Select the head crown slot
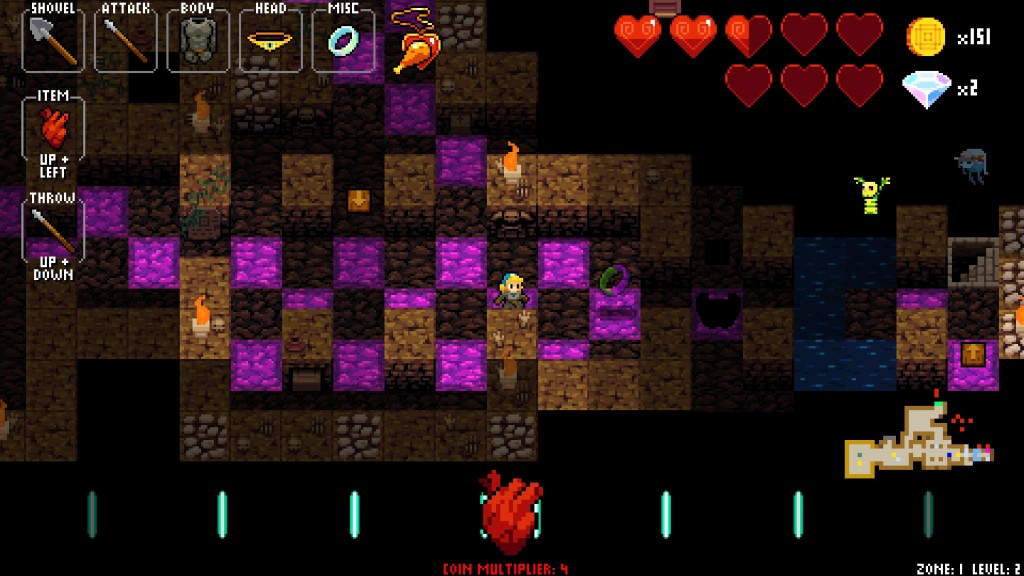Viewport: 1024px width, 576px height. (270, 41)
